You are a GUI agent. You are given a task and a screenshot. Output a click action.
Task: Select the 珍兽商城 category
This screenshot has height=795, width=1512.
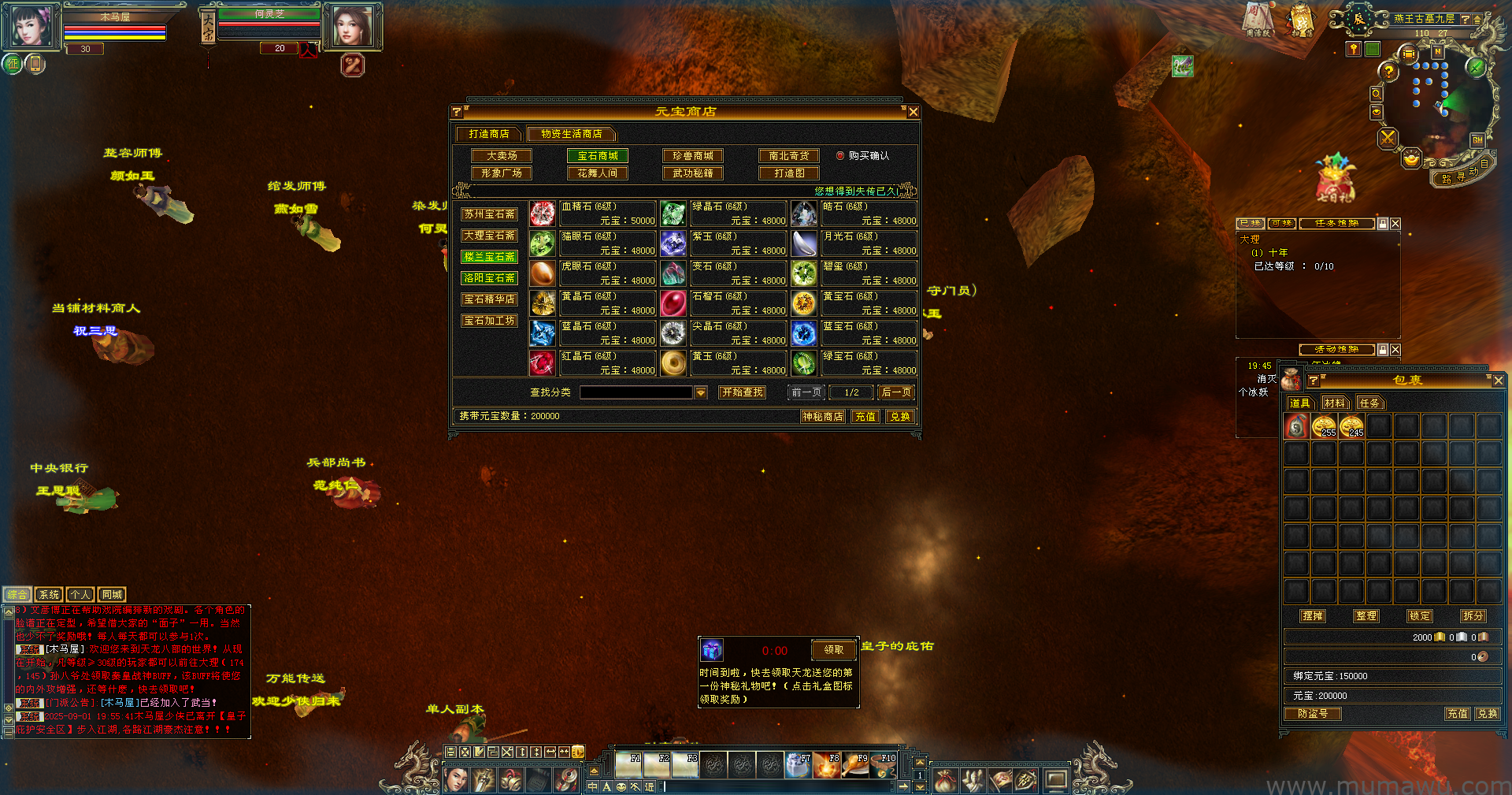(x=693, y=156)
